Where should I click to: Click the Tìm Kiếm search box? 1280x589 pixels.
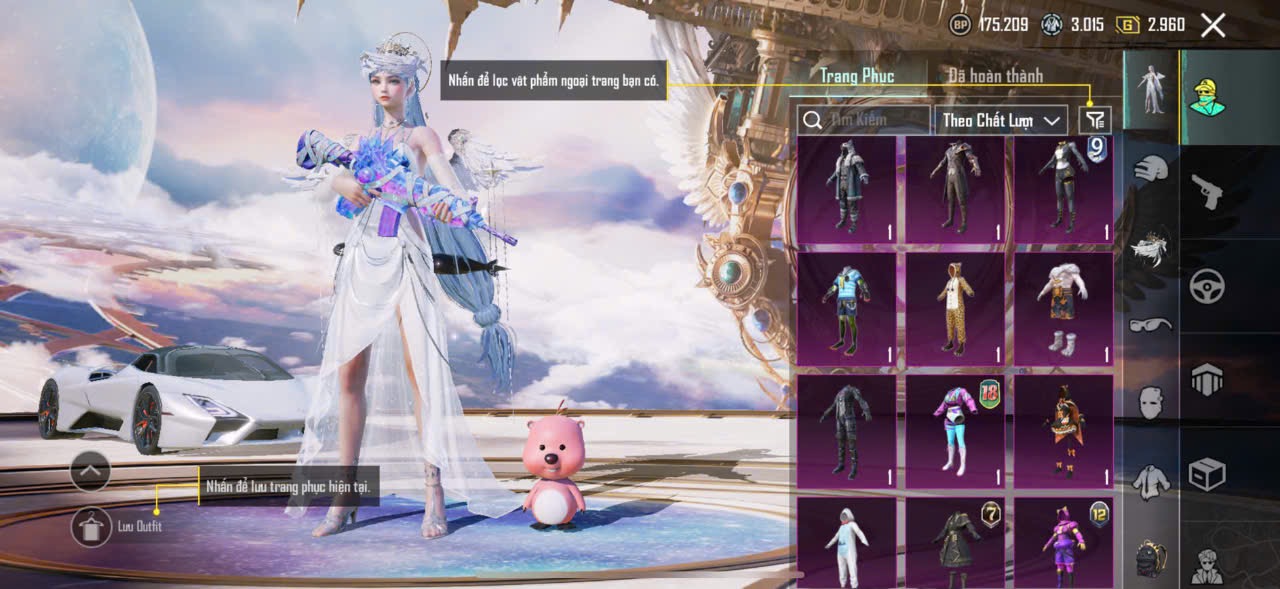point(864,120)
